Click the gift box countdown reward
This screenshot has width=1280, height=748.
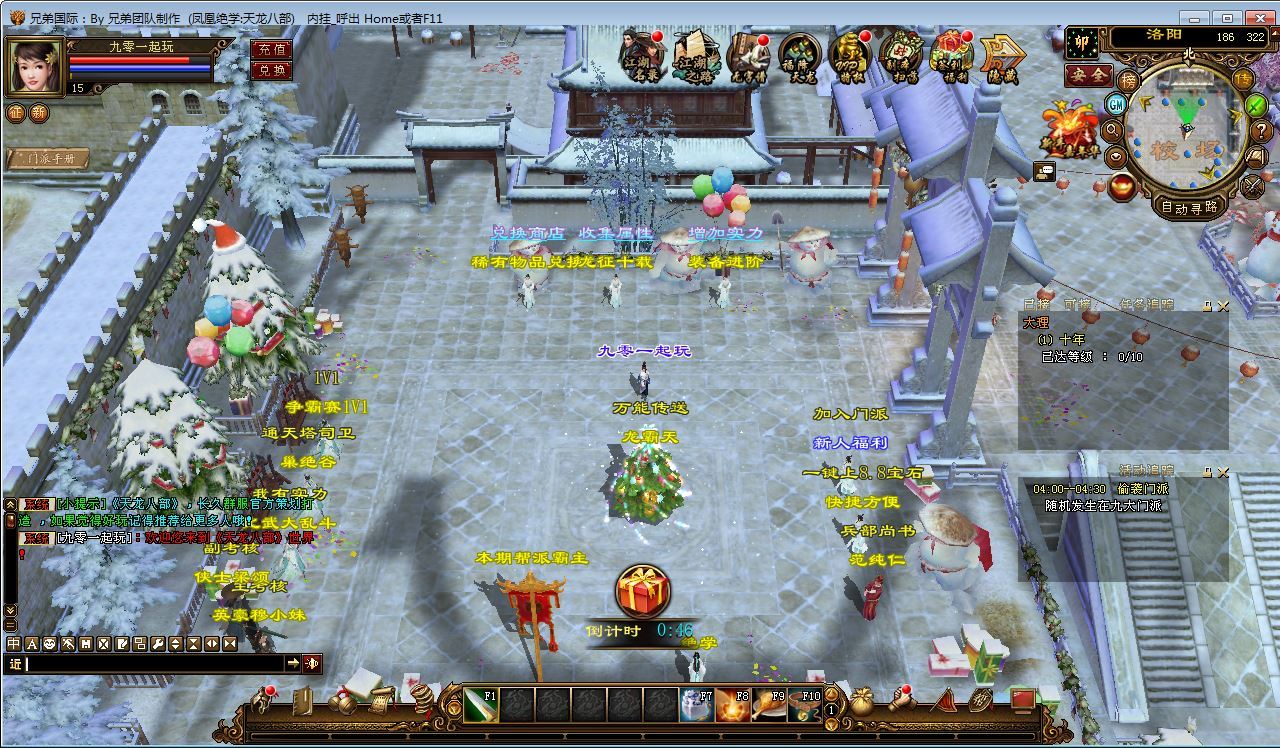(642, 591)
